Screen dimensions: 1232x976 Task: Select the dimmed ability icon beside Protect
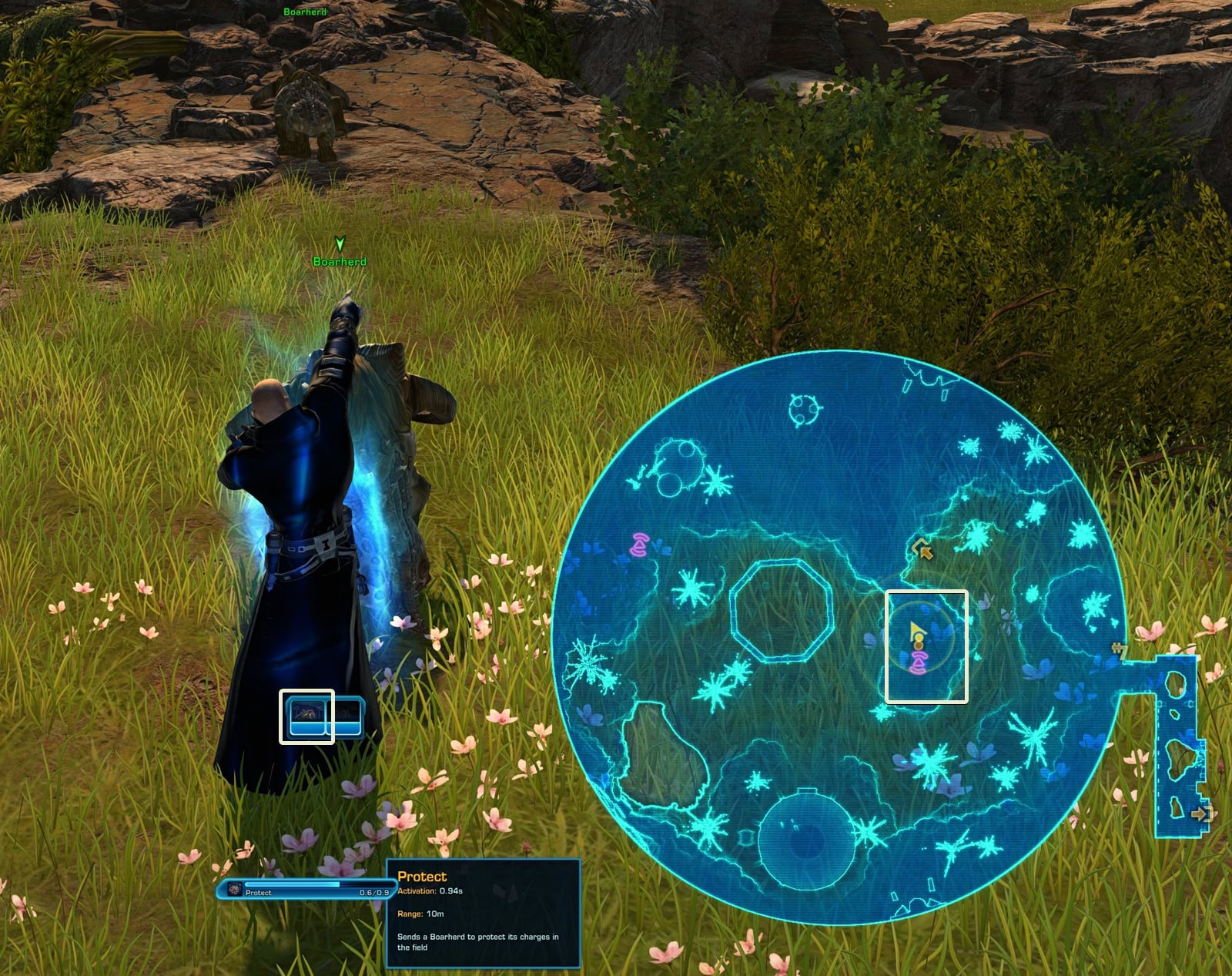point(347,717)
